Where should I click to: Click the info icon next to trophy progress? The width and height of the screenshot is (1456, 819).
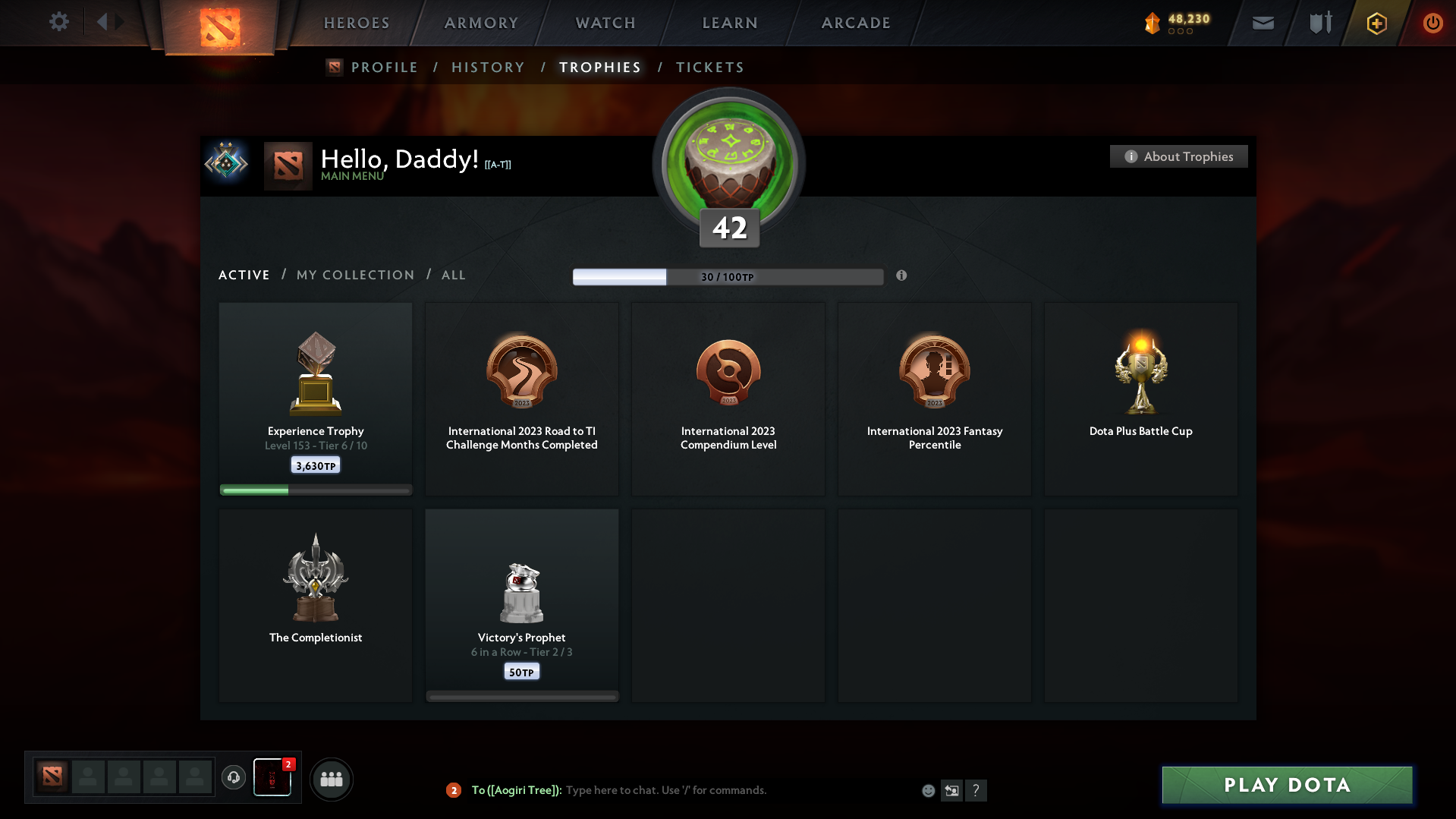pos(902,276)
